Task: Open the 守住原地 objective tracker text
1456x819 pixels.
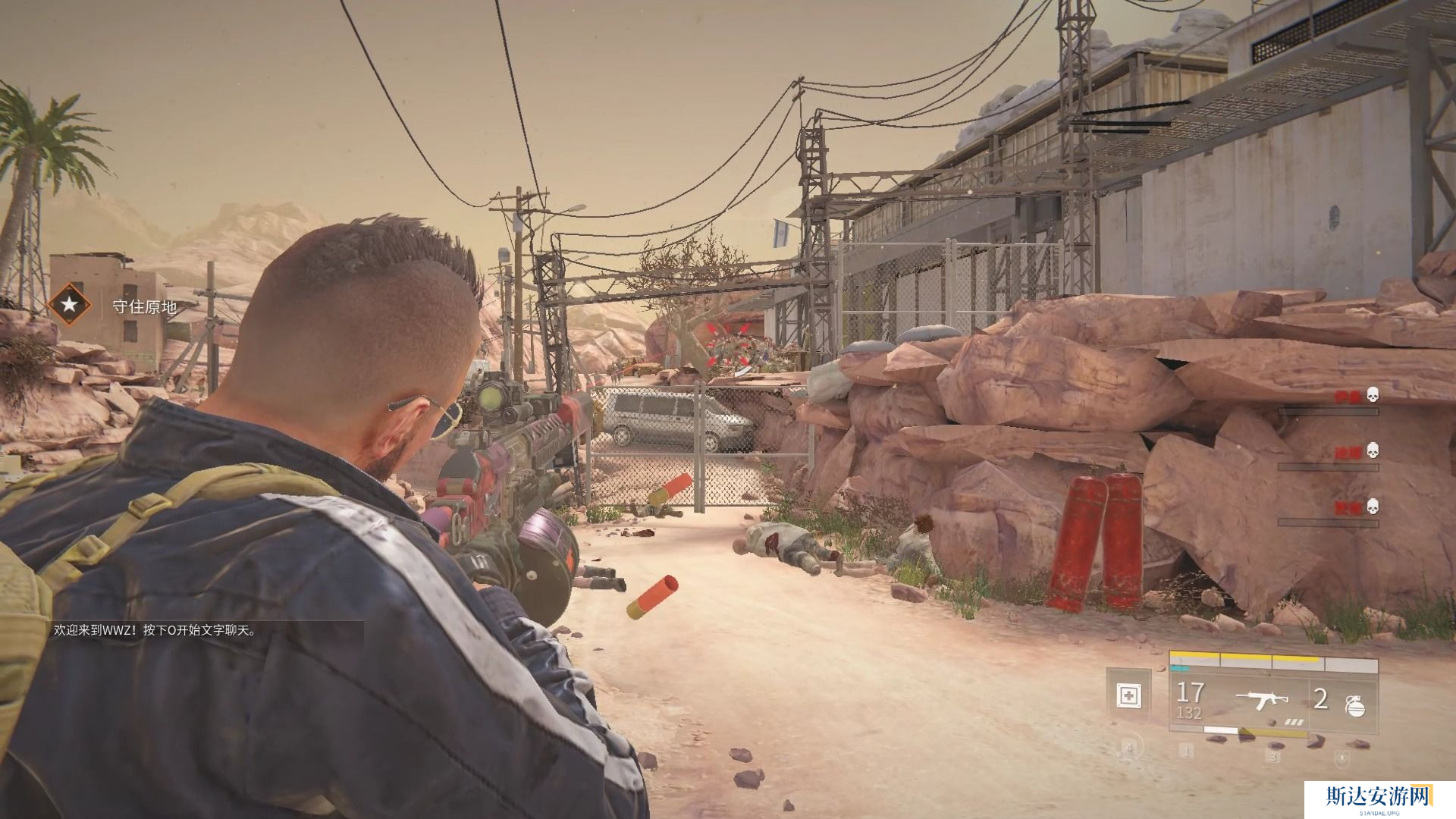Action: point(144,306)
